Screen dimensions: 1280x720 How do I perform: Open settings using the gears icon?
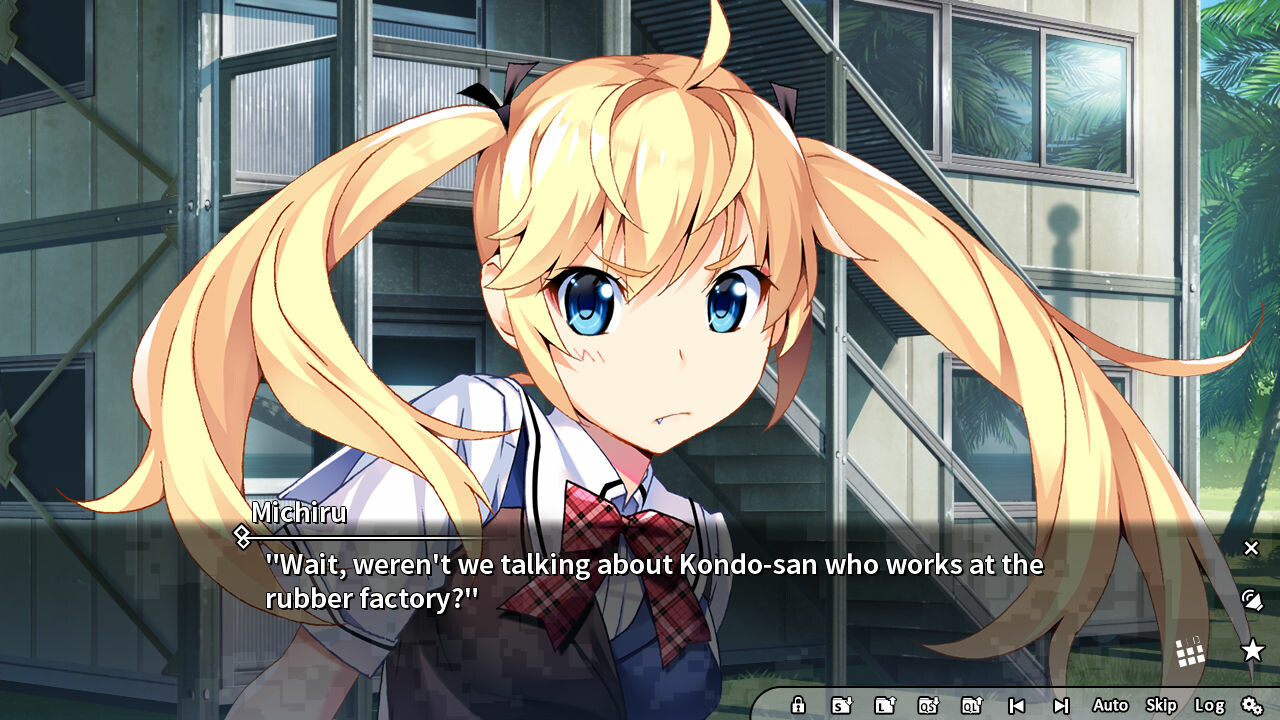(x=1253, y=703)
